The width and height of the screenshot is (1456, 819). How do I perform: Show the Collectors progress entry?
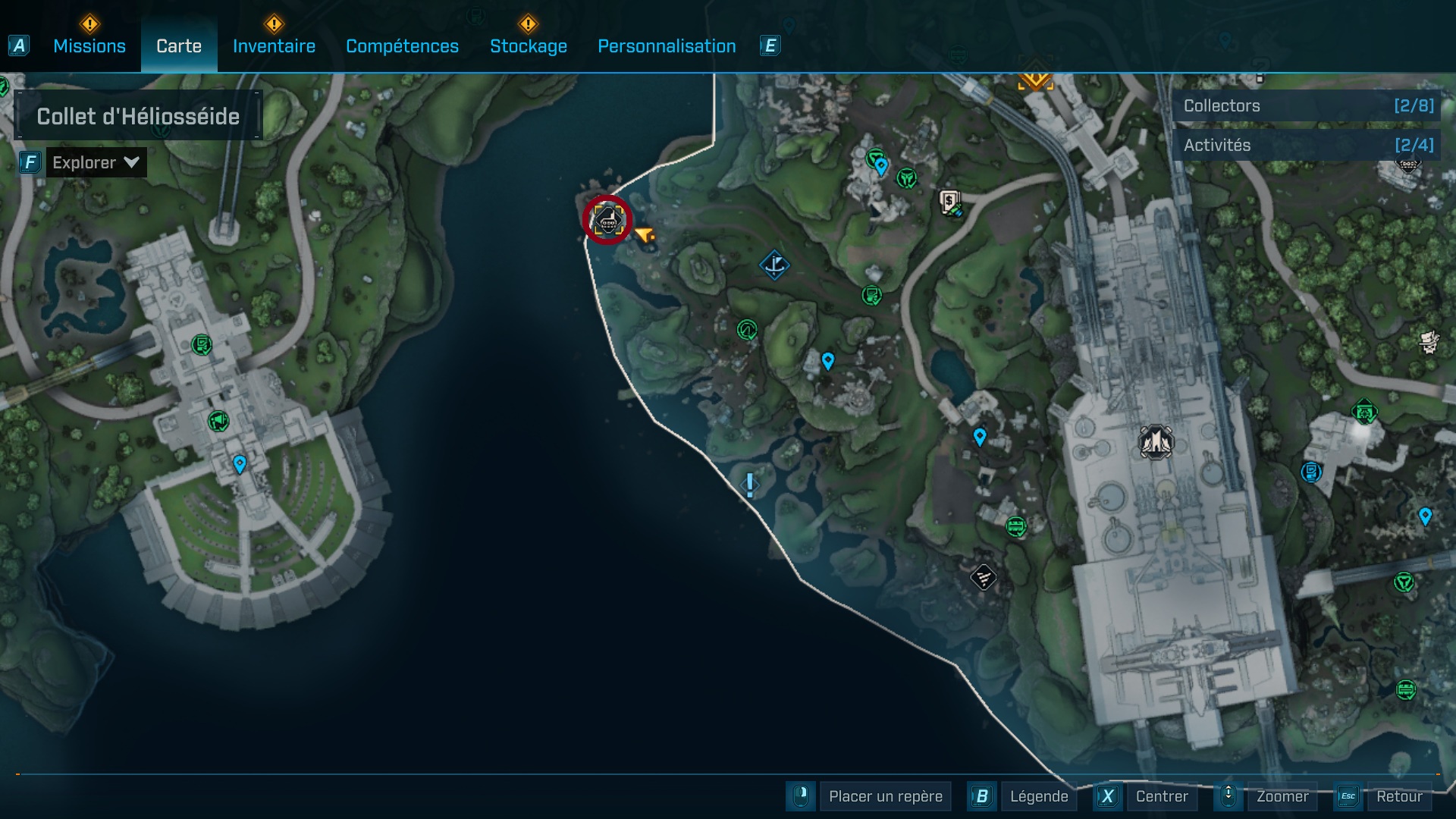tap(1307, 106)
